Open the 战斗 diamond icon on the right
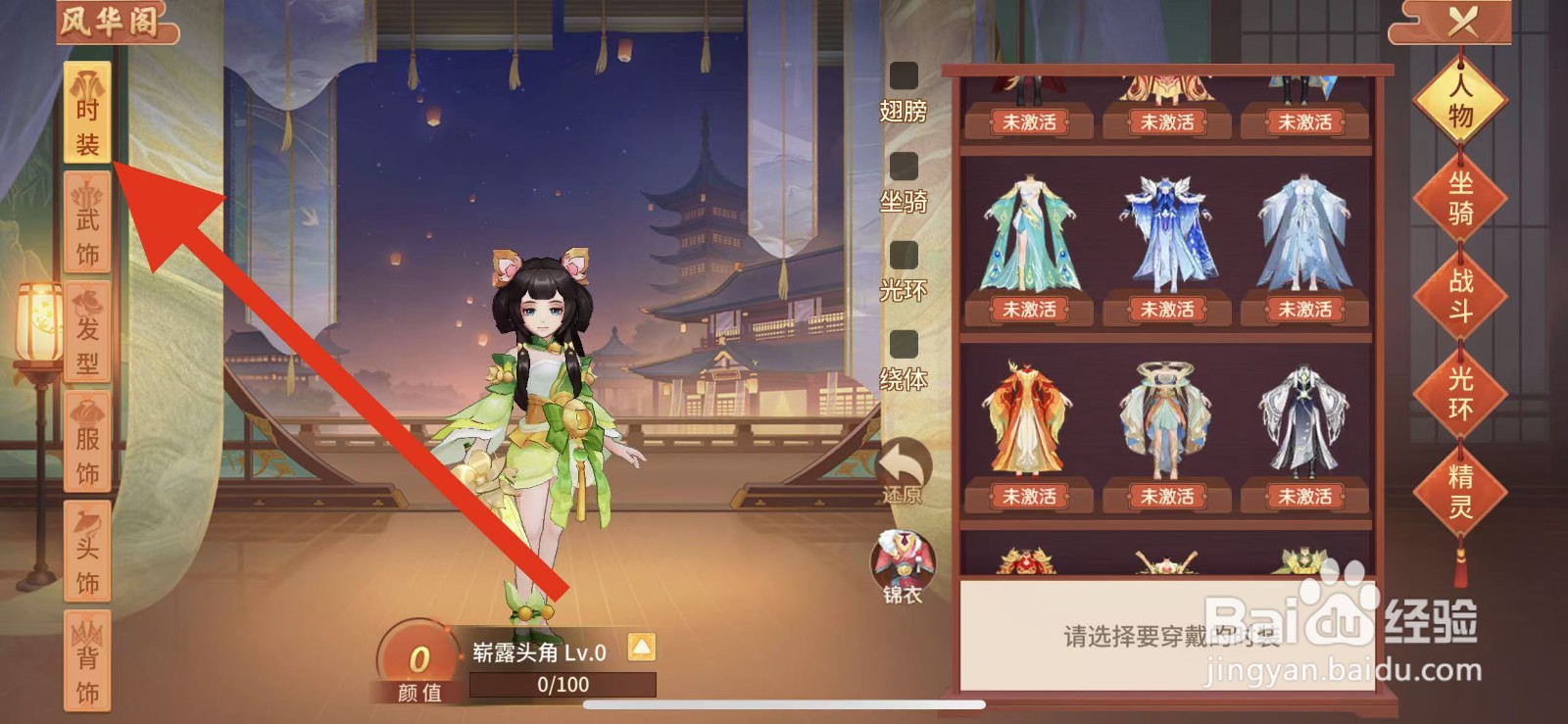 pos(1460,296)
